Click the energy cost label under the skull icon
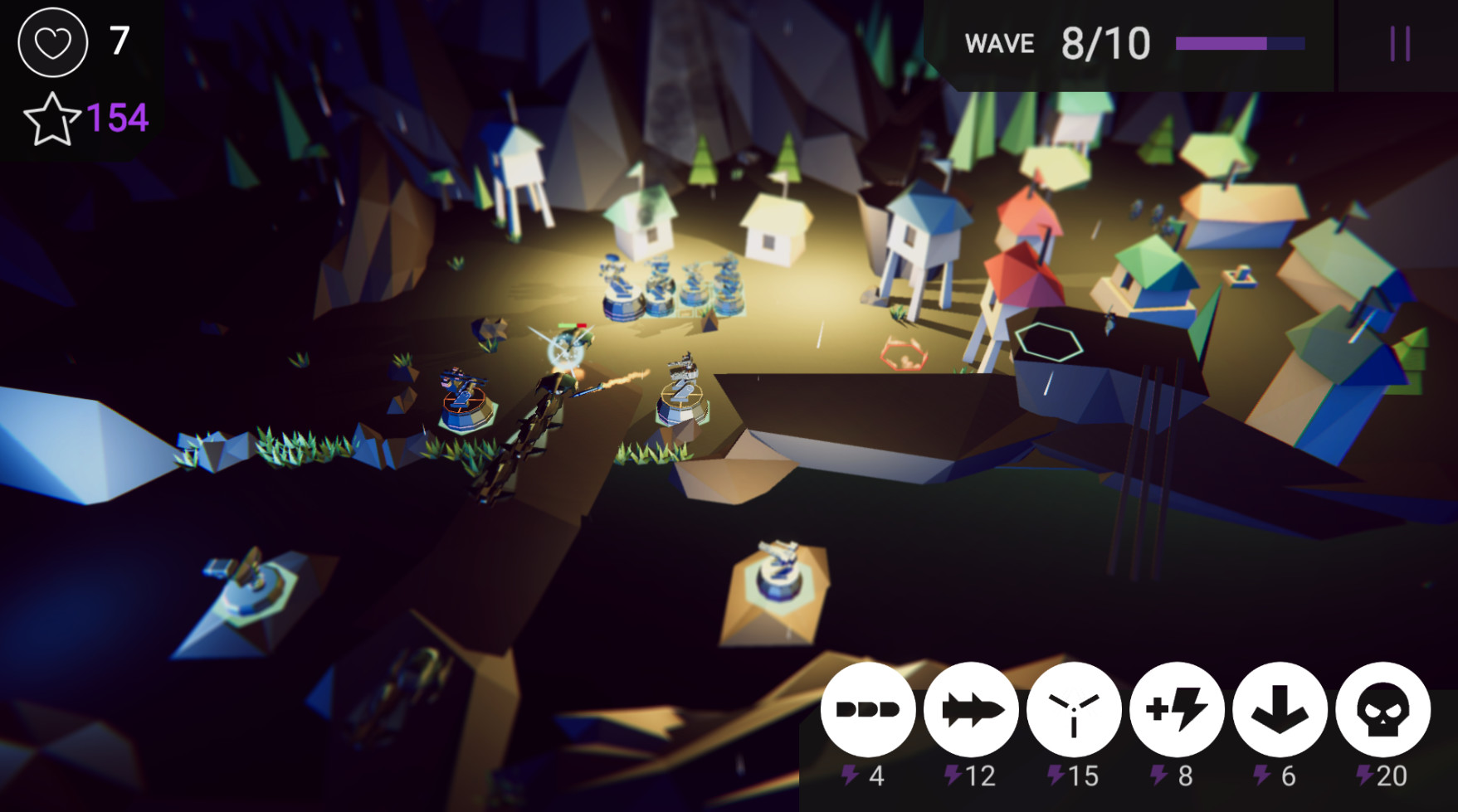This screenshot has width=1458, height=812. 1383,777
